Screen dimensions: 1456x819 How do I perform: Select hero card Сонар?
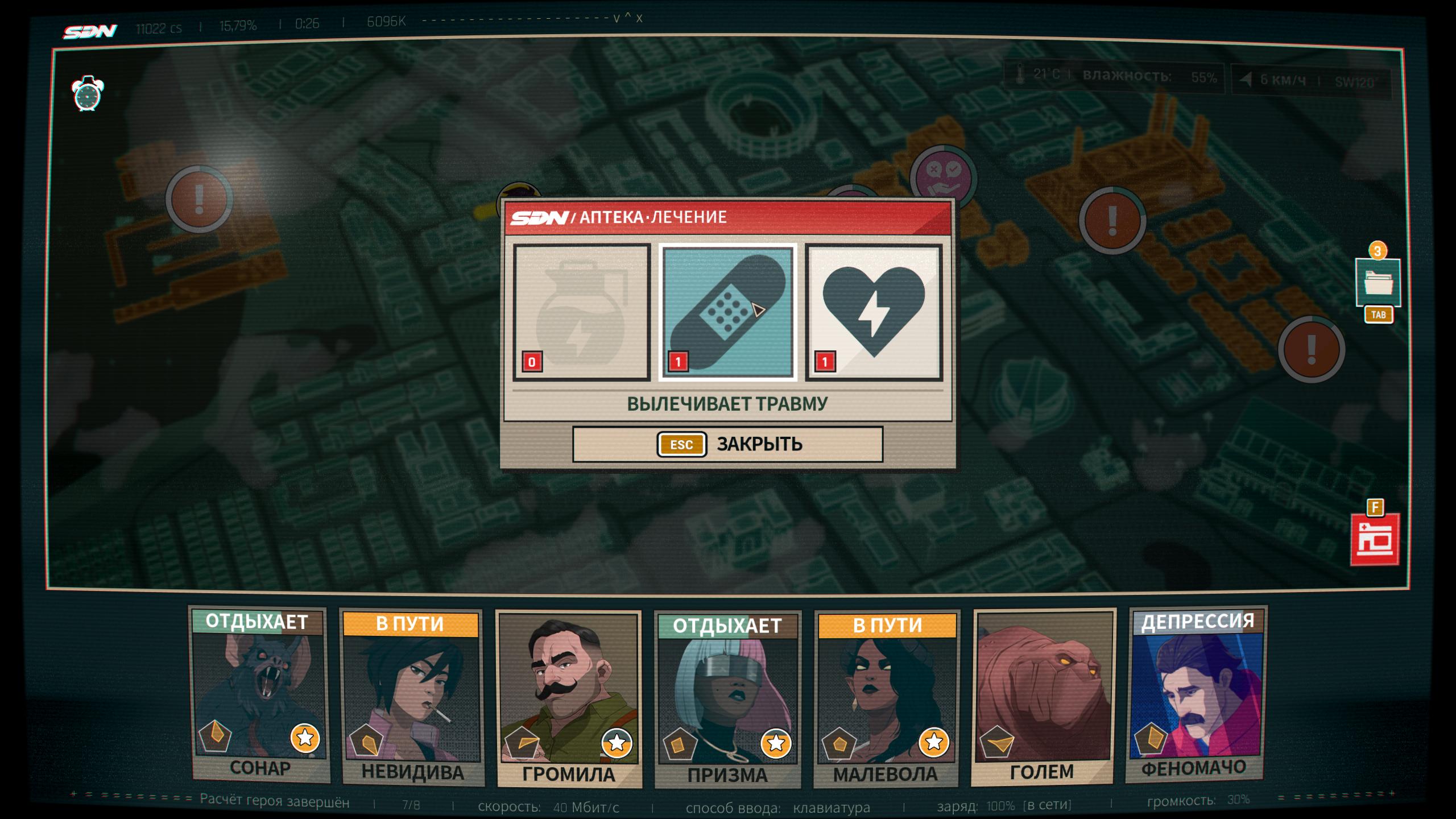click(x=259, y=694)
